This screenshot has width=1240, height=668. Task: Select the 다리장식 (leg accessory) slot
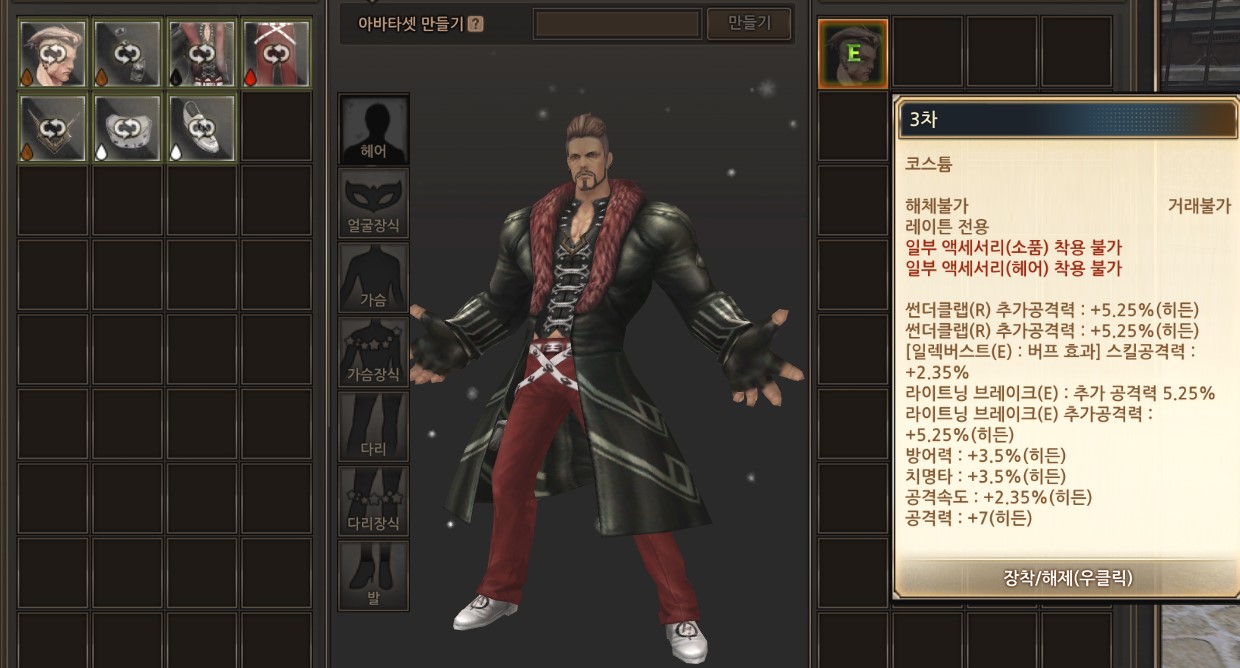pos(374,500)
